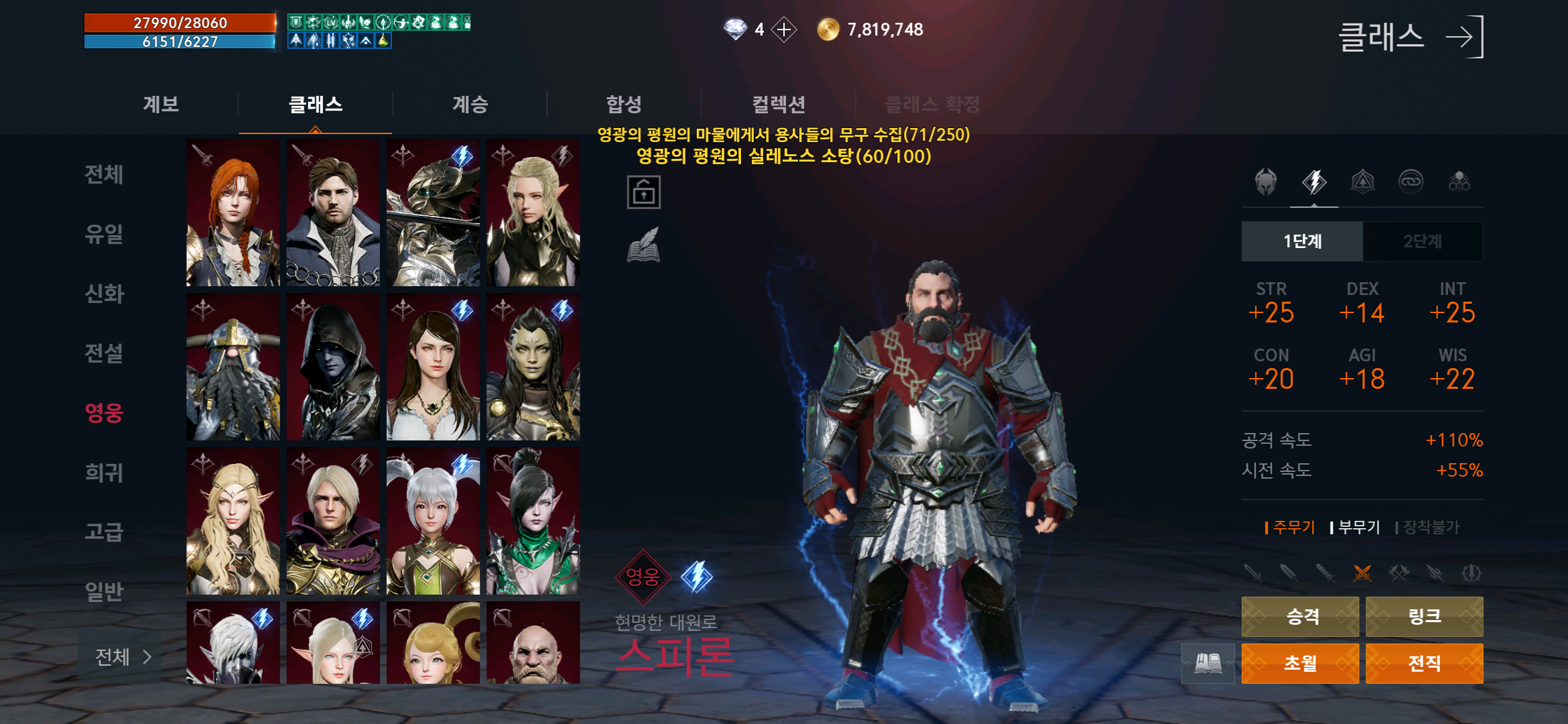Open the chain-link icon in the right panel tabs
This screenshot has width=1568, height=724.
coord(1411,182)
